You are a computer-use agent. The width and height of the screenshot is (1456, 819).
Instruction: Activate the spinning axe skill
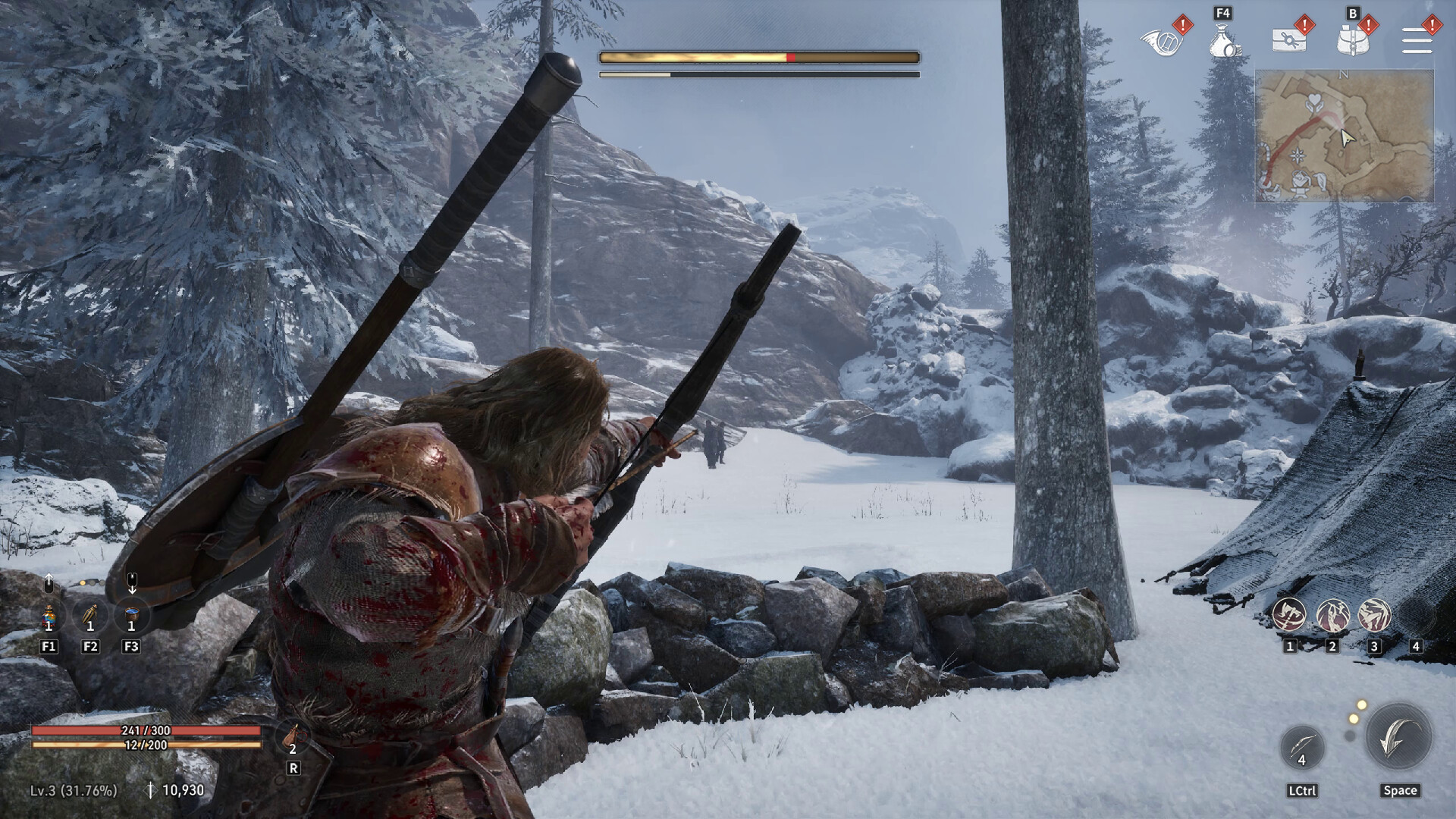[x=1289, y=615]
